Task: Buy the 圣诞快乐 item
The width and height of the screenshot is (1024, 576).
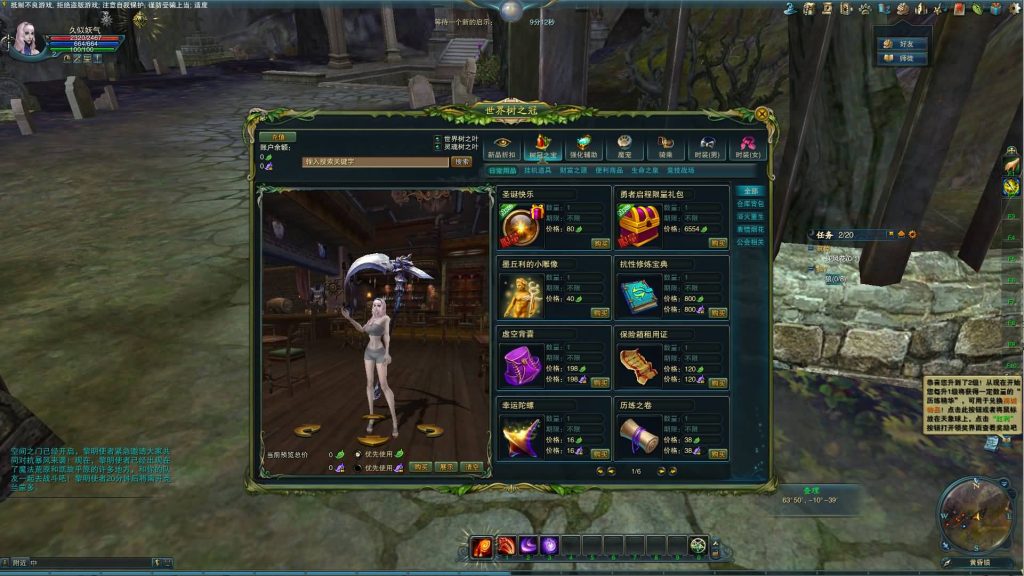Action: coord(601,243)
